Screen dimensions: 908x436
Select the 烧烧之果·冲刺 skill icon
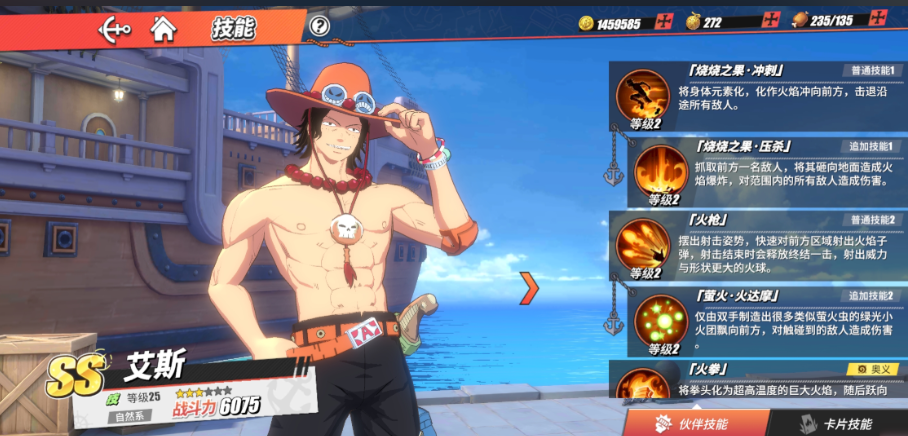642,94
